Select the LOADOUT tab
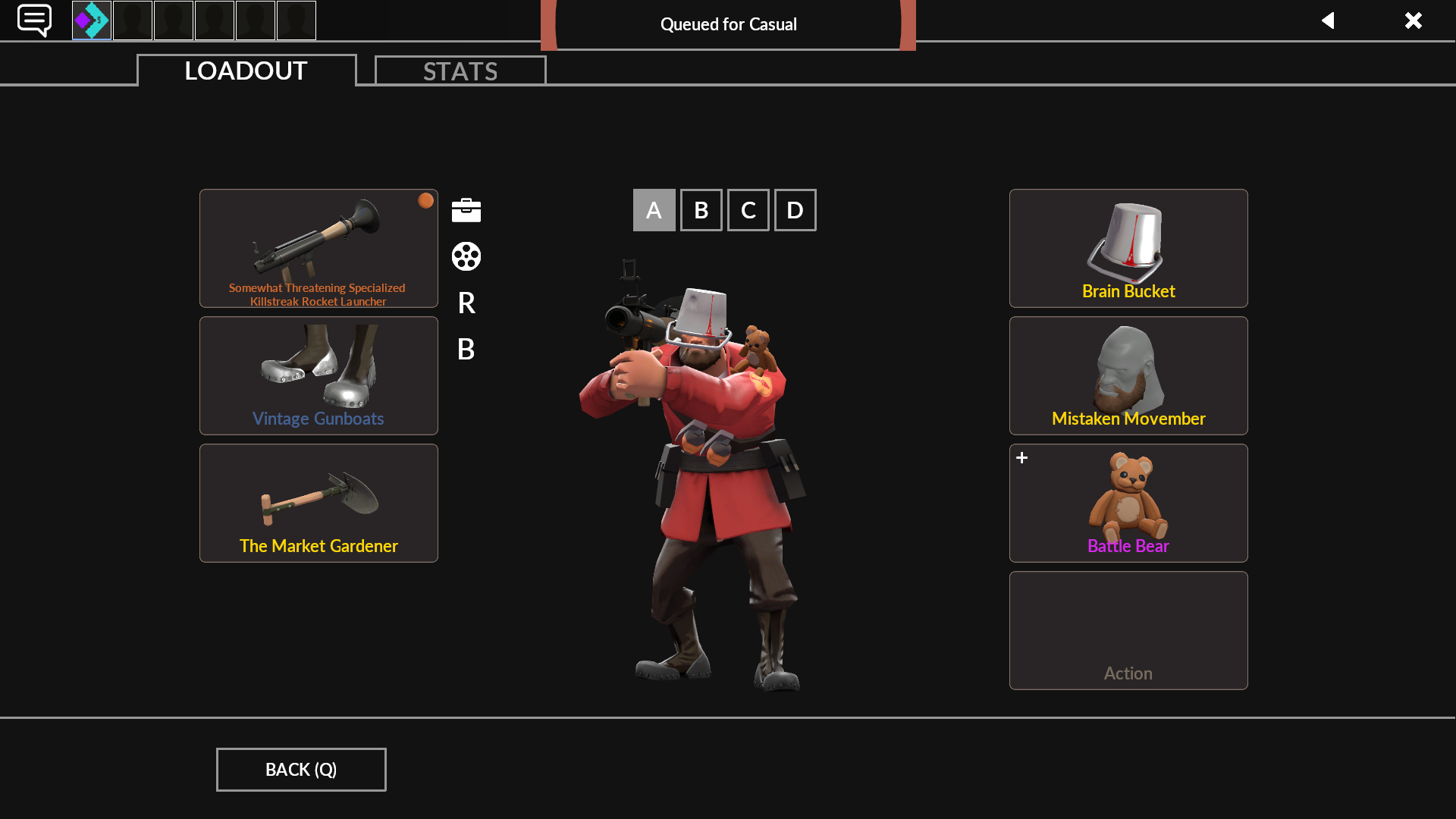This screenshot has height=819, width=1456. (245, 71)
